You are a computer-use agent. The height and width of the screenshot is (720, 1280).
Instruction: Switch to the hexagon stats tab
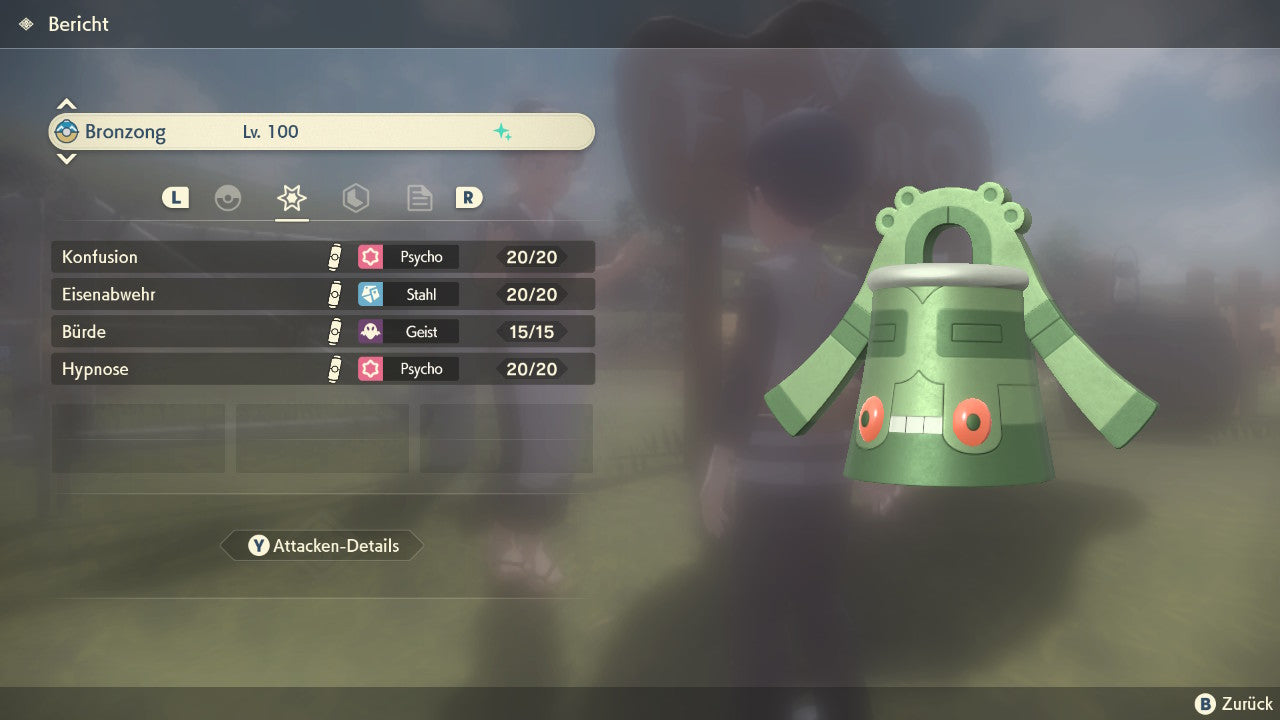pyautogui.click(x=355, y=198)
